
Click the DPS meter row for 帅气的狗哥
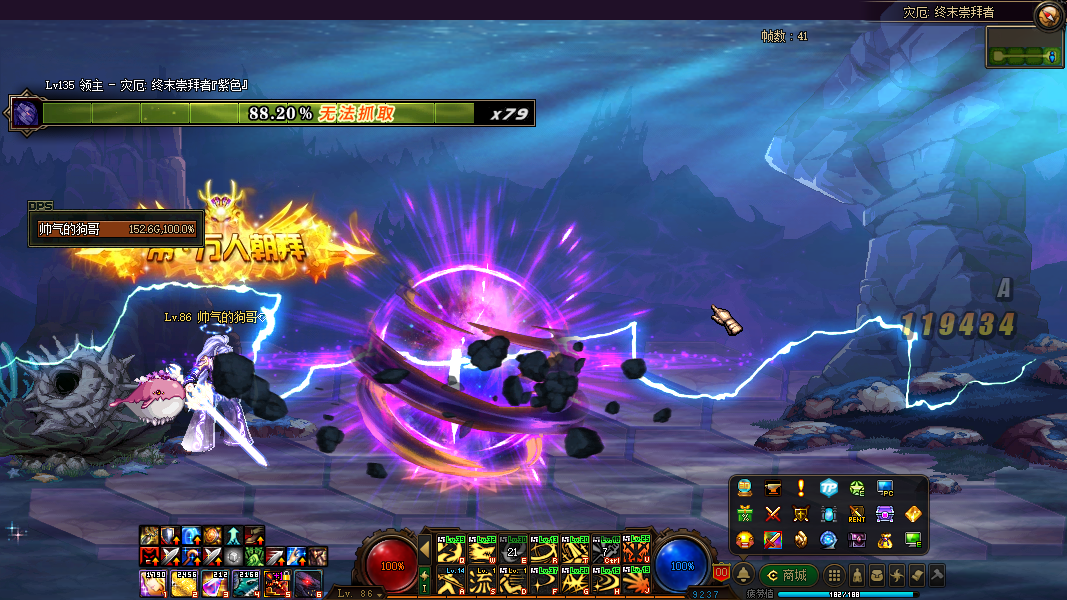(x=116, y=229)
